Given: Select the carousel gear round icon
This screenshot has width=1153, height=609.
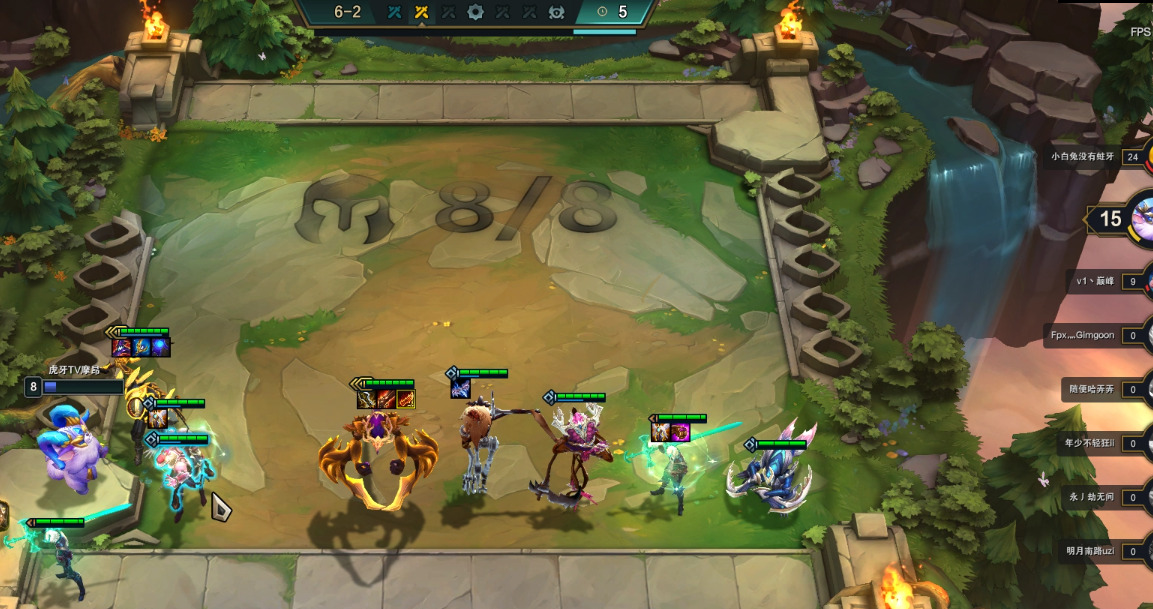Looking at the screenshot, I should [x=476, y=13].
